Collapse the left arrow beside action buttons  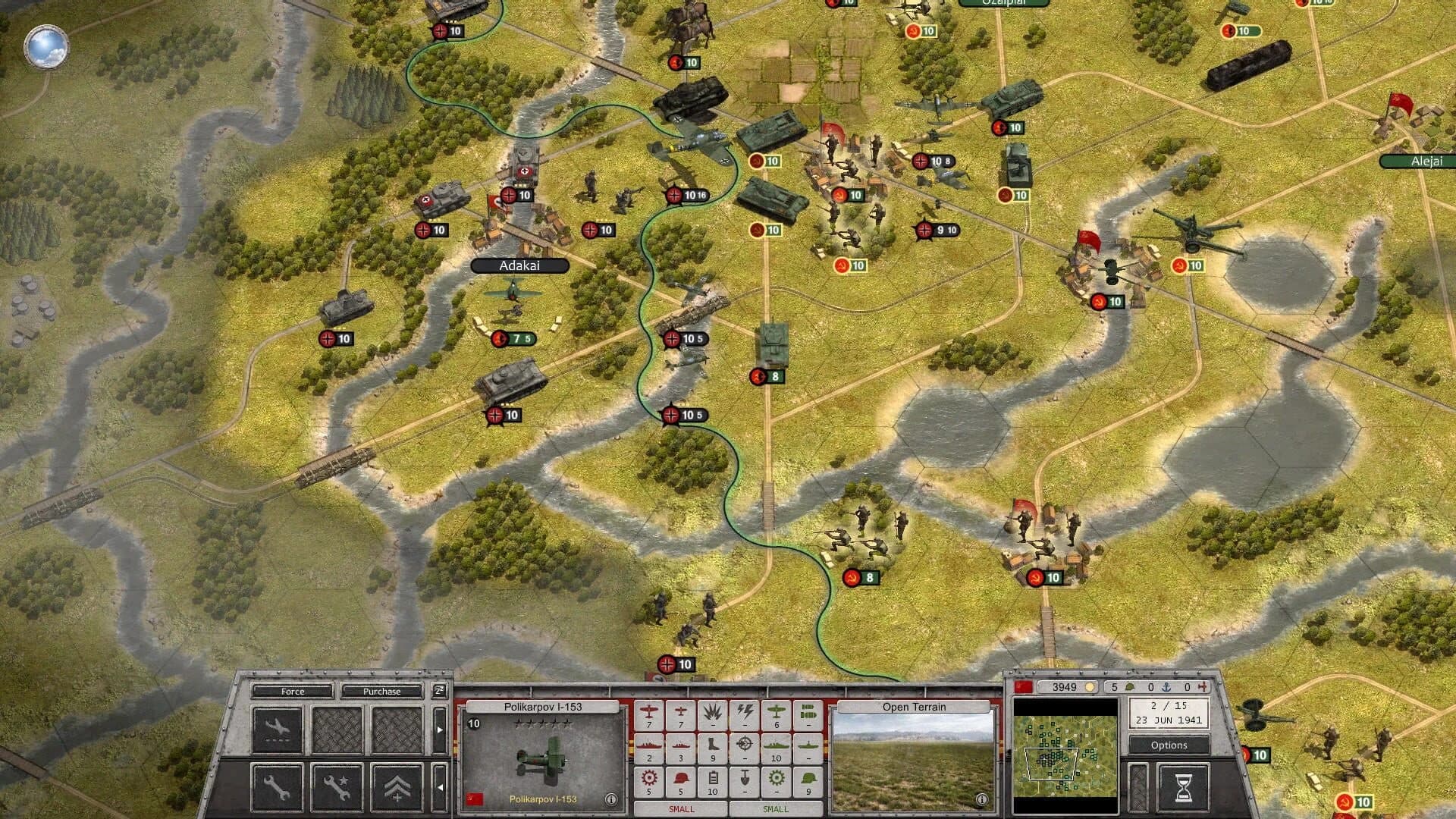[440, 787]
